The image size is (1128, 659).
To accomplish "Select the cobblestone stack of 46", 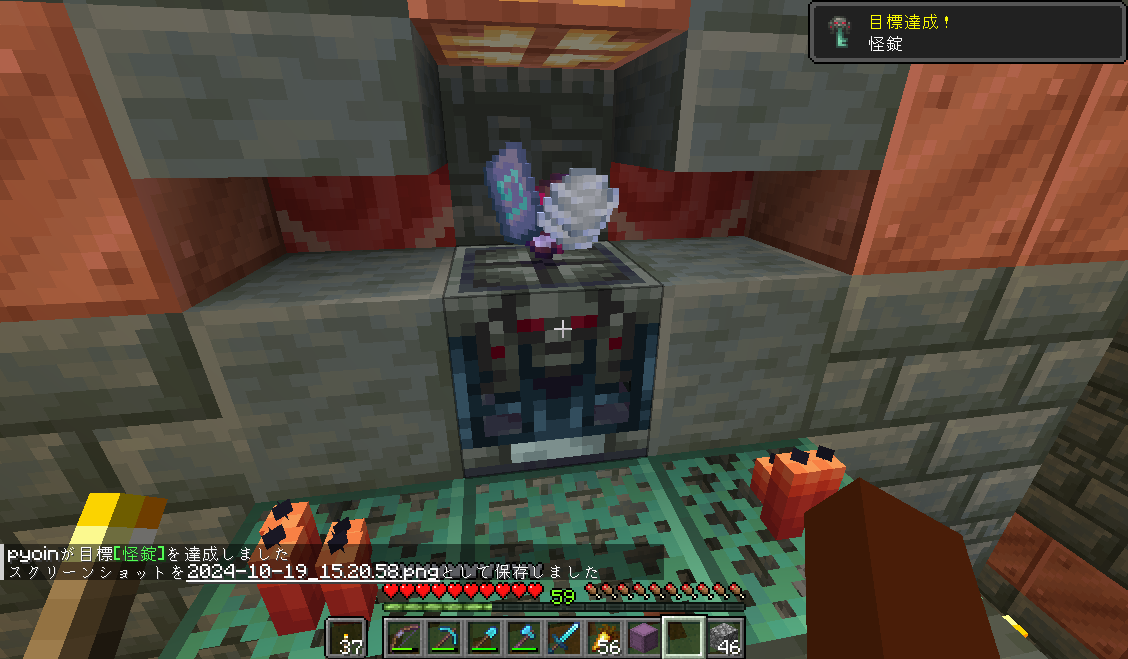I will pyautogui.click(x=725, y=638).
